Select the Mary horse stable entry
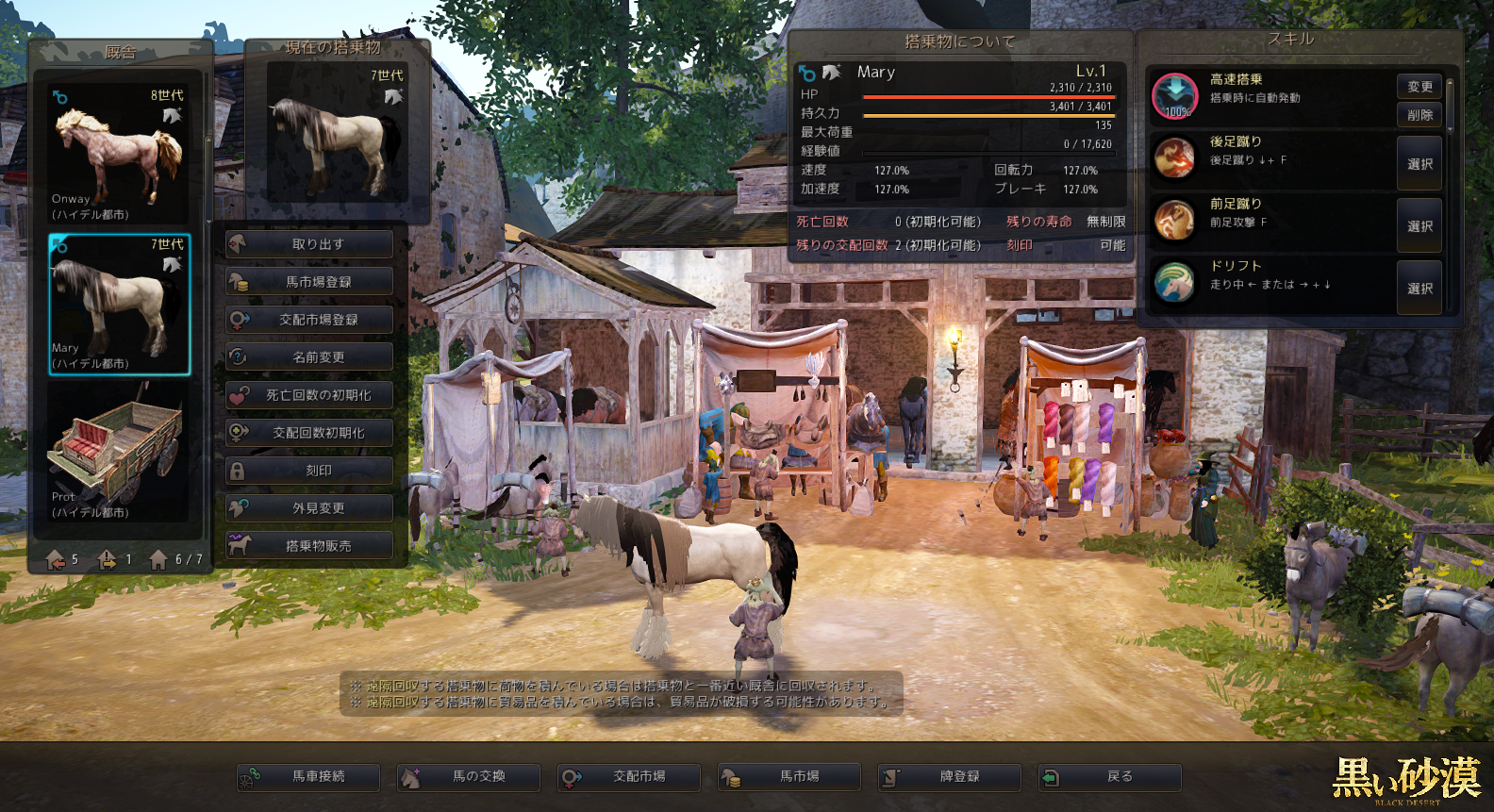Screen dimensions: 1494x812 coord(119,304)
